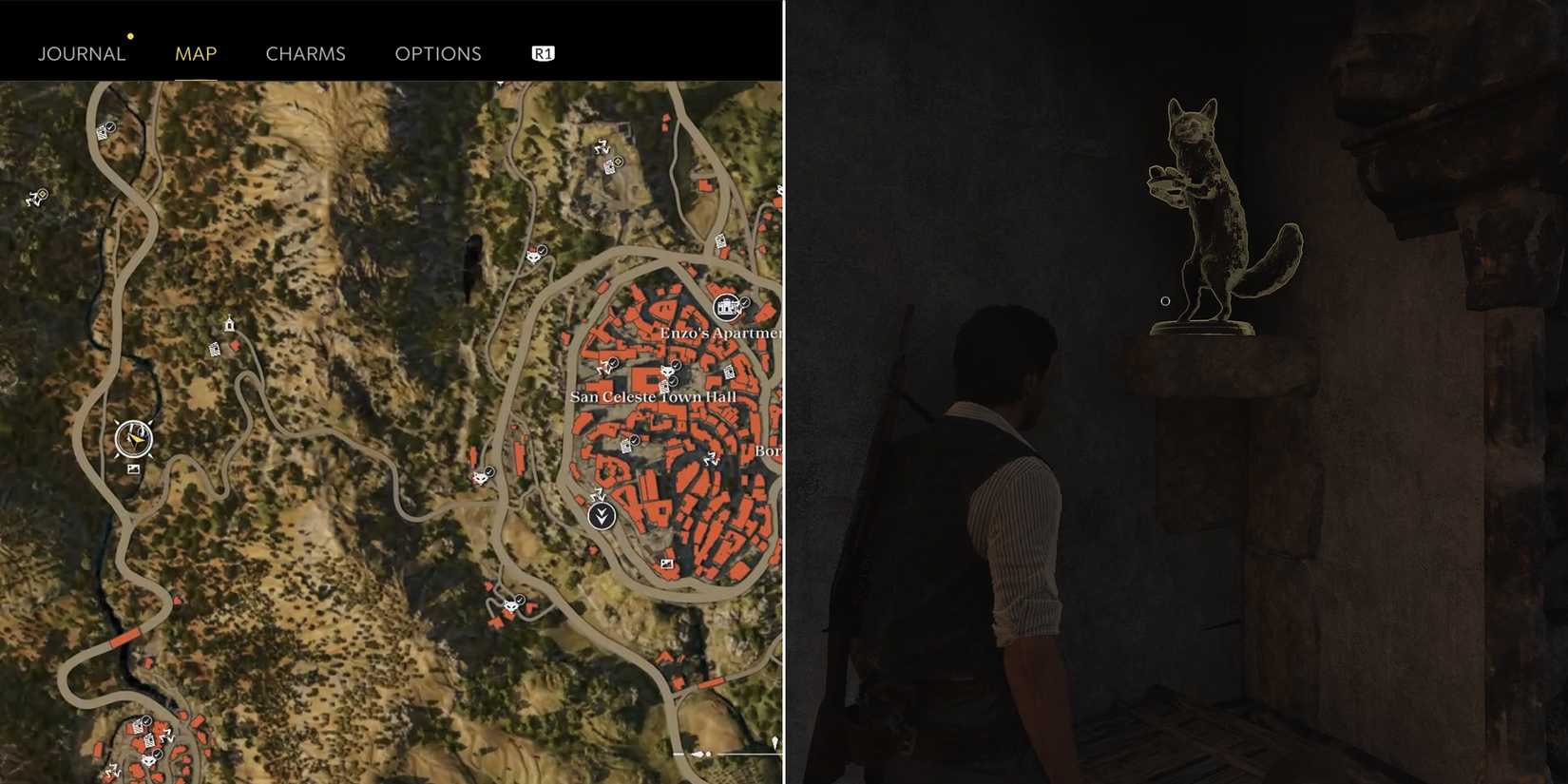Click the vertical scroll indicator at the map's right edge
This screenshot has height=784, width=1568.
click(776, 743)
